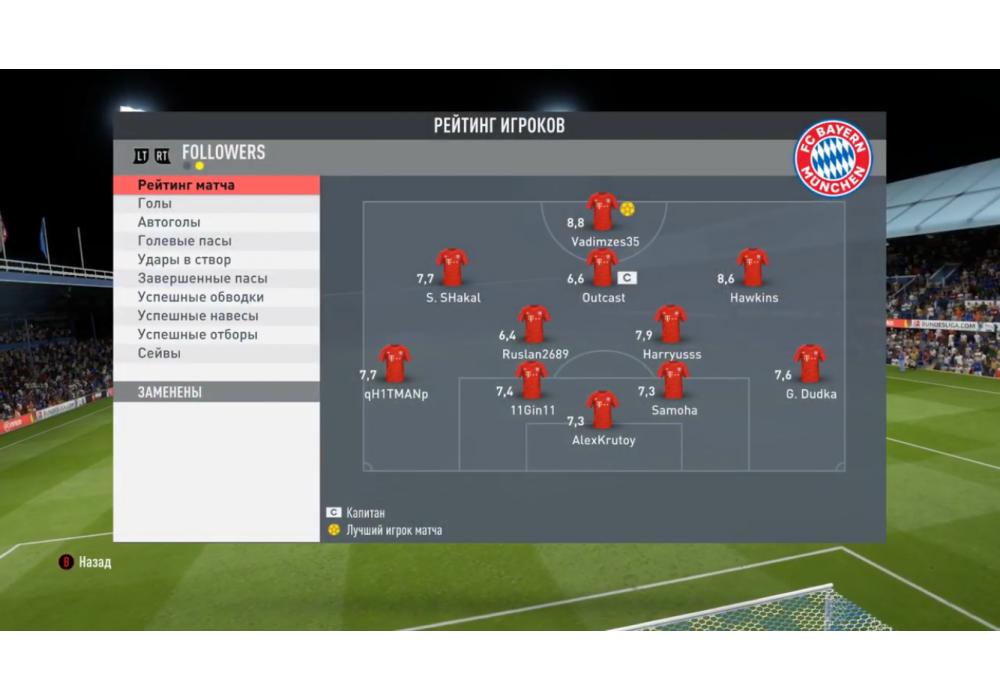Viewport: 1000px width, 700px height.
Task: Select Удары в створ category
Action: (216, 260)
